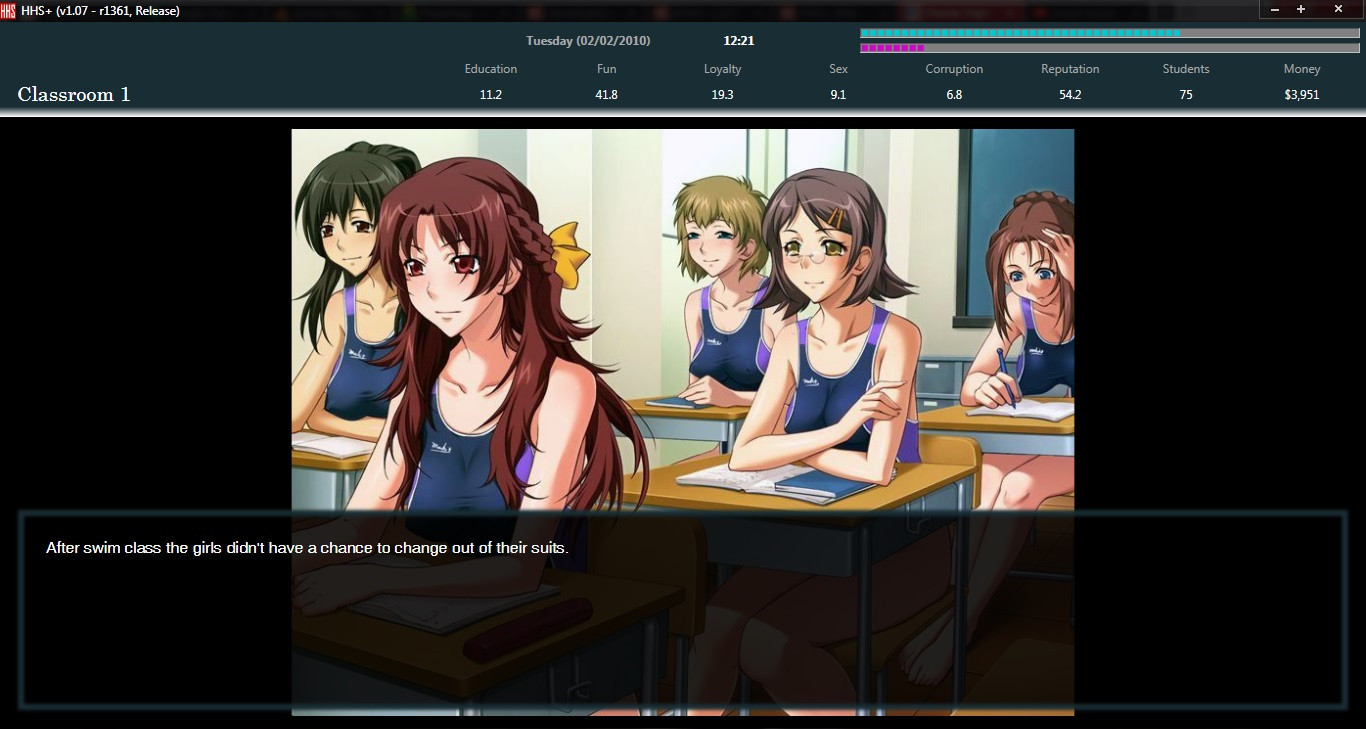
Task: Advance the swim class dialogue text box
Action: [682, 608]
